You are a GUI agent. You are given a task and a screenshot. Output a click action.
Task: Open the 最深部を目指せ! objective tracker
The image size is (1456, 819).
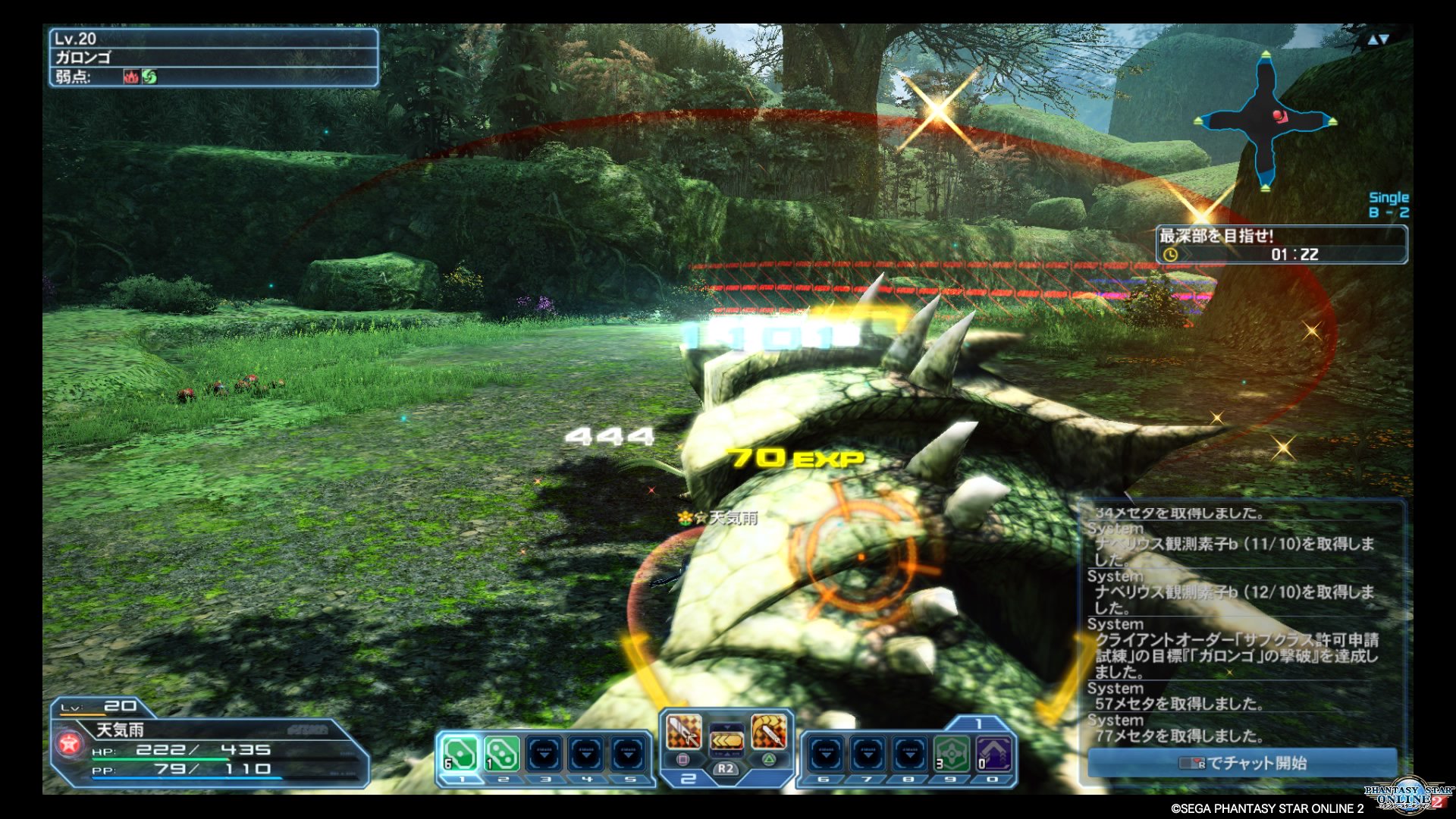[1281, 245]
